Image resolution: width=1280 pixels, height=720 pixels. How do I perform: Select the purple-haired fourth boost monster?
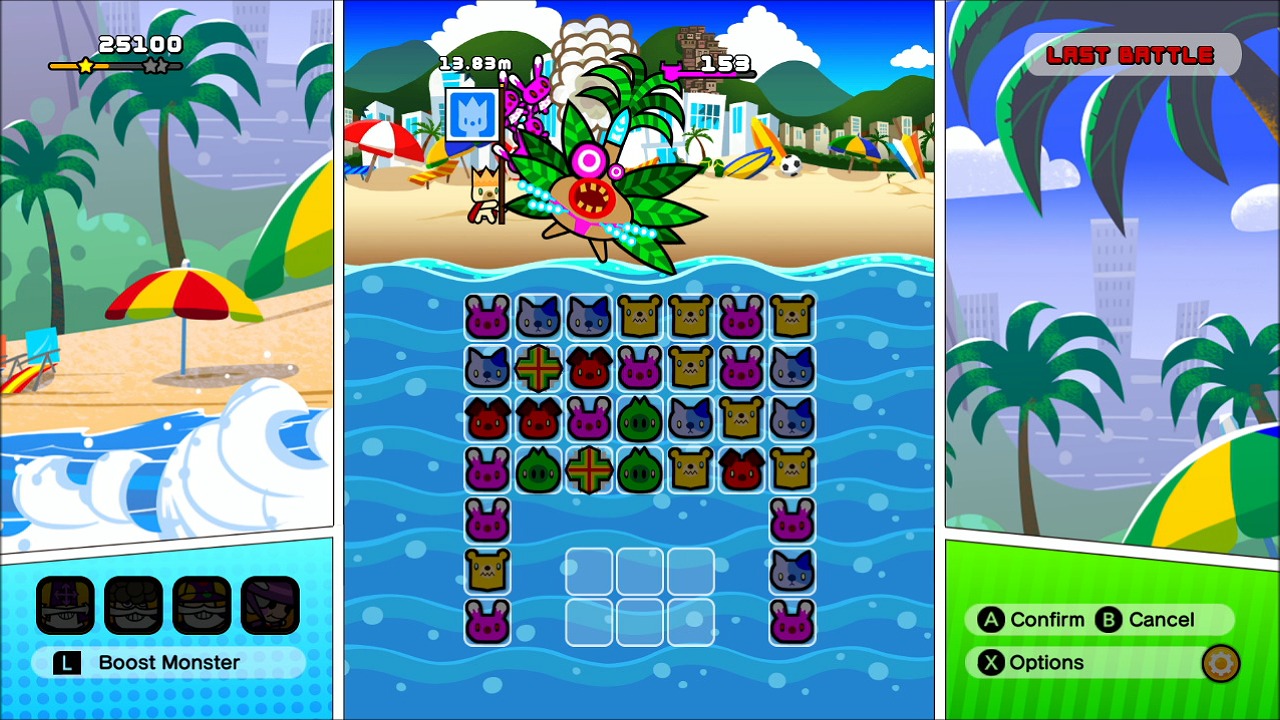pos(270,605)
